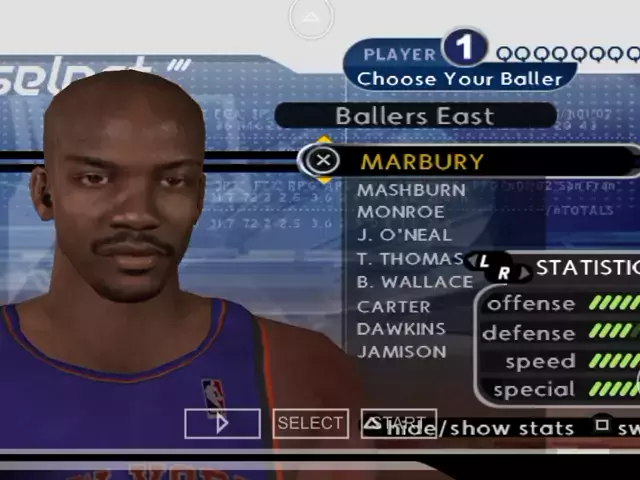Click the Ballers East team header
The height and width of the screenshot is (480, 640).
[414, 116]
